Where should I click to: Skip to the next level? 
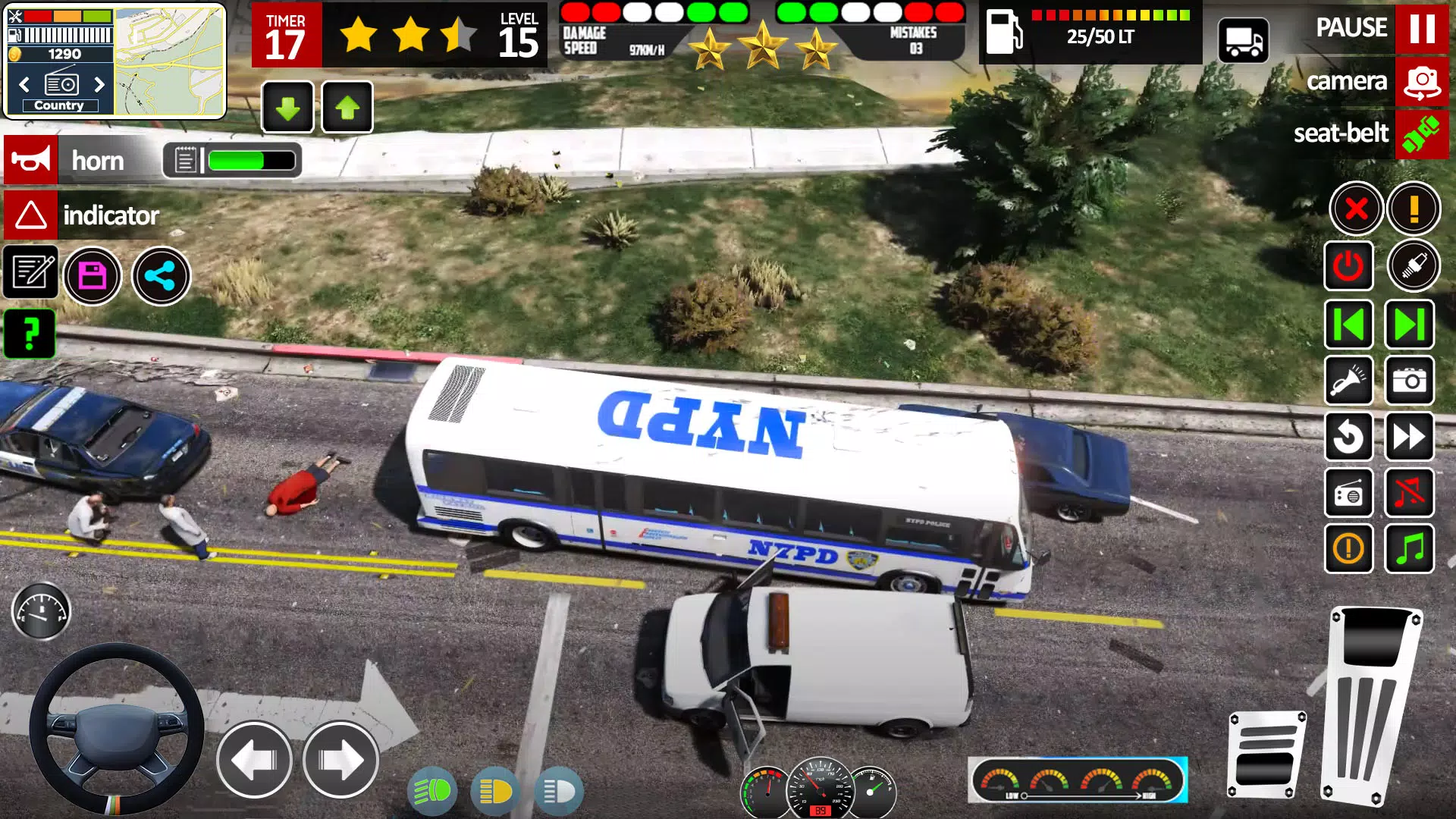tap(1409, 325)
